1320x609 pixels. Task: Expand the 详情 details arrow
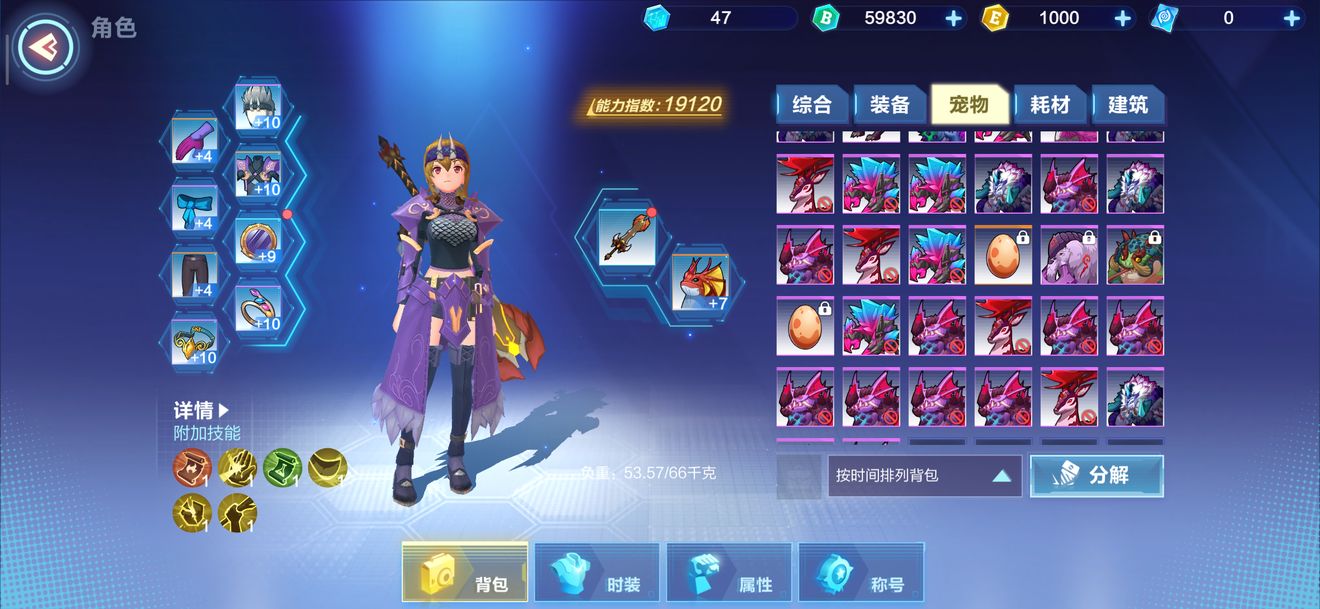click(x=202, y=410)
